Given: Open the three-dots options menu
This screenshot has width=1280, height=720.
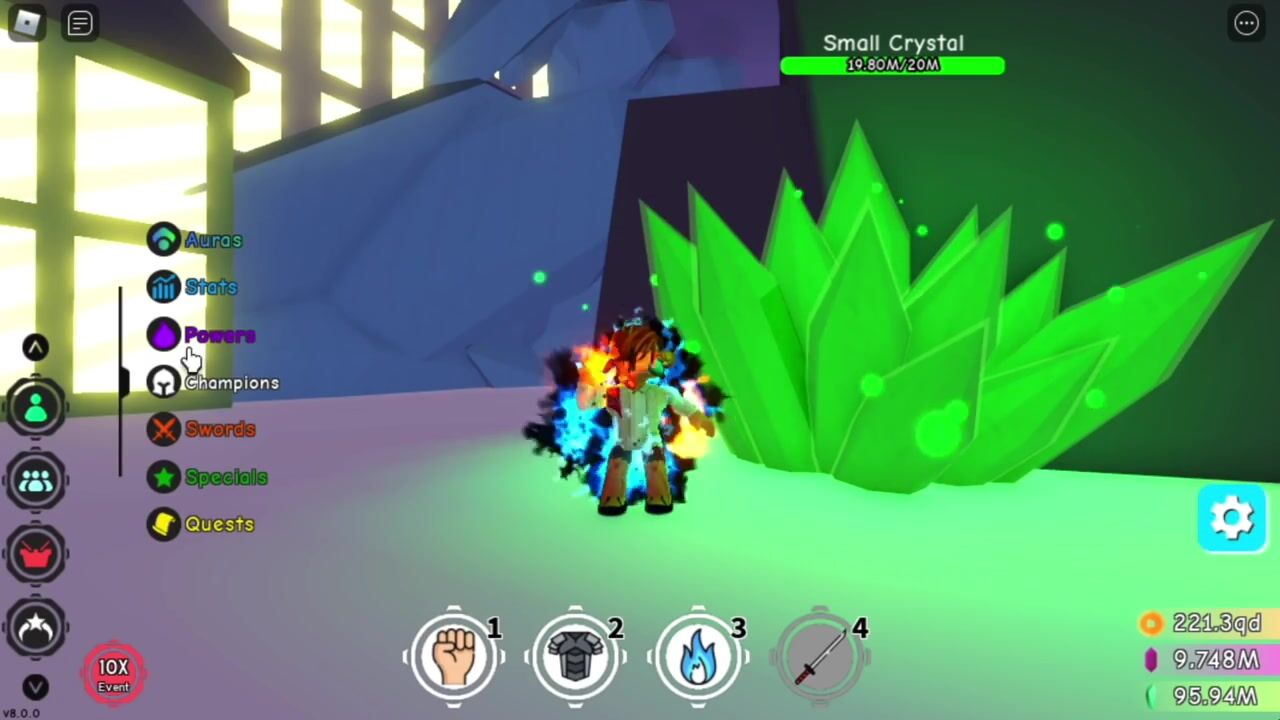Looking at the screenshot, I should 1246,24.
